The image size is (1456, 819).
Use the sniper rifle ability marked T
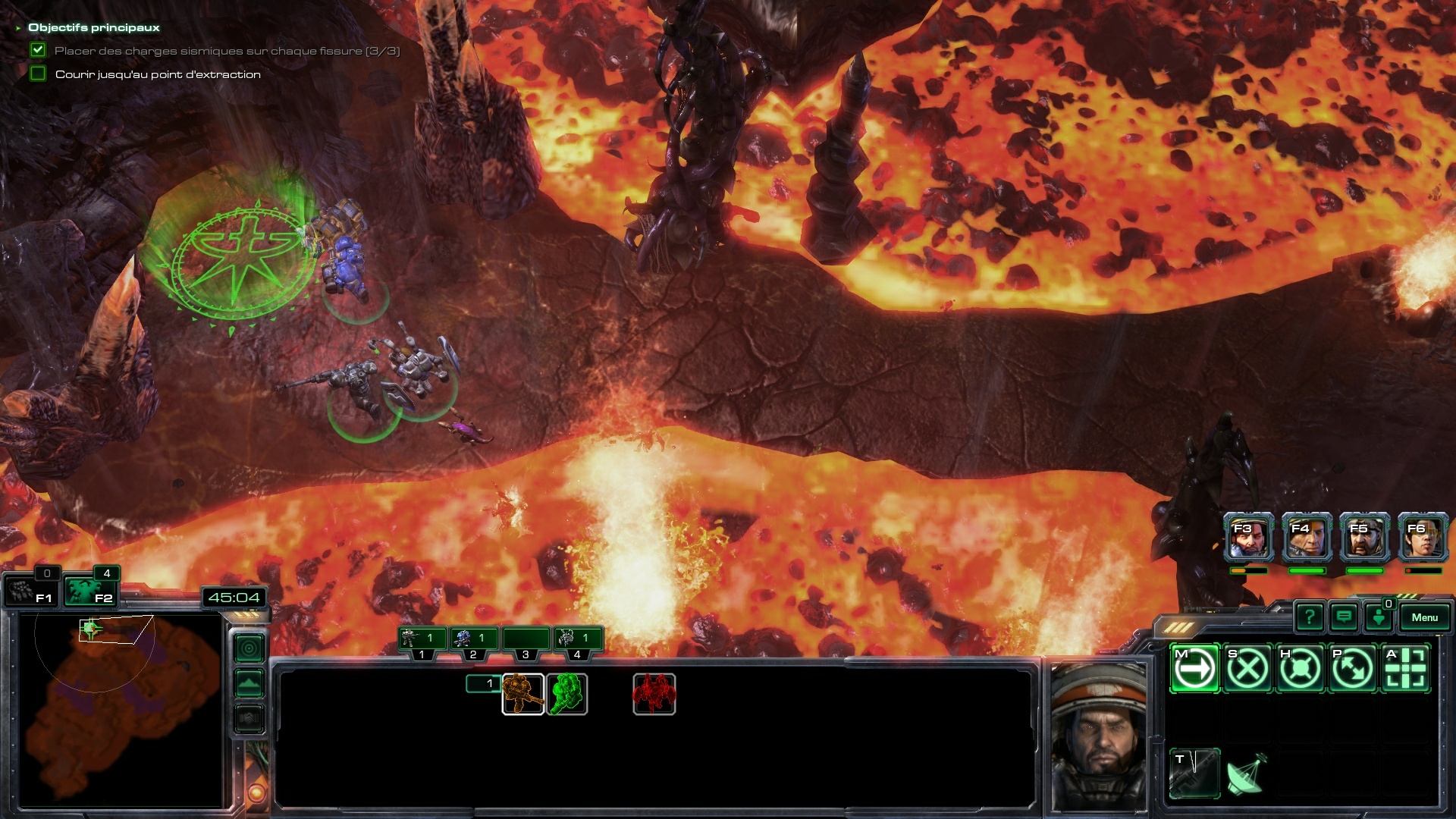coord(1194,773)
